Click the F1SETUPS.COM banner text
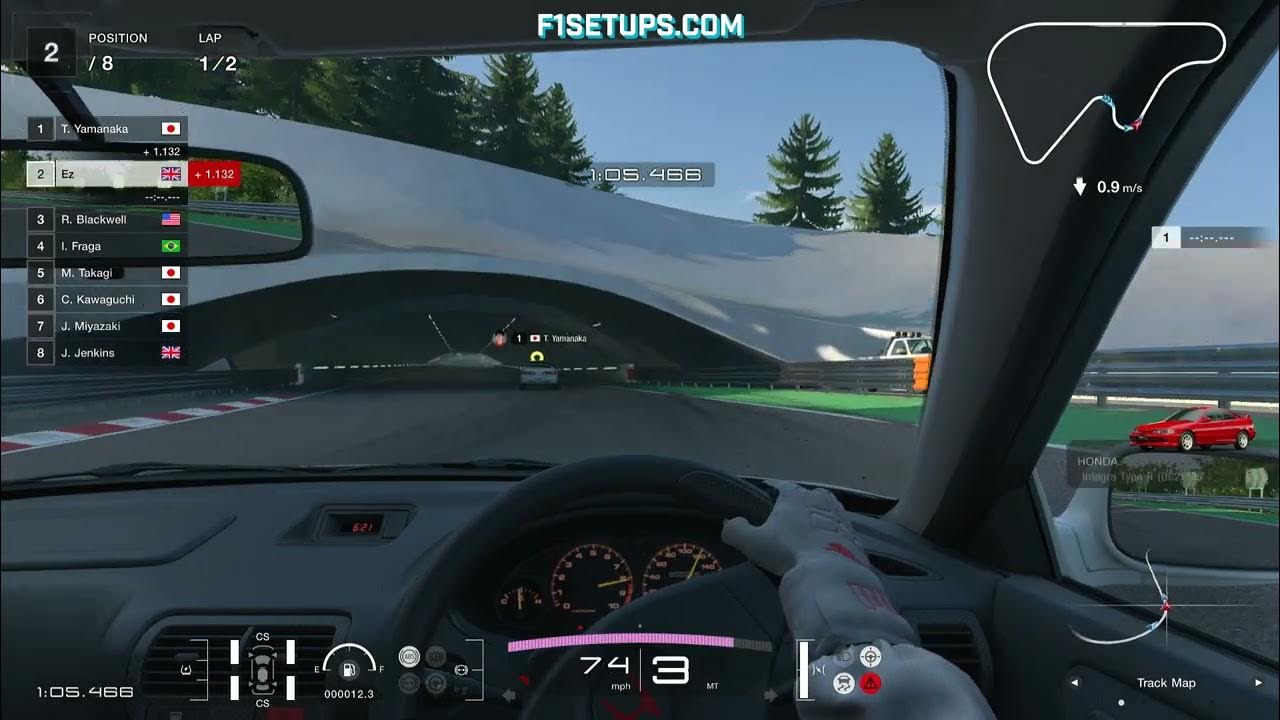This screenshot has height=720, width=1280. coord(640,22)
